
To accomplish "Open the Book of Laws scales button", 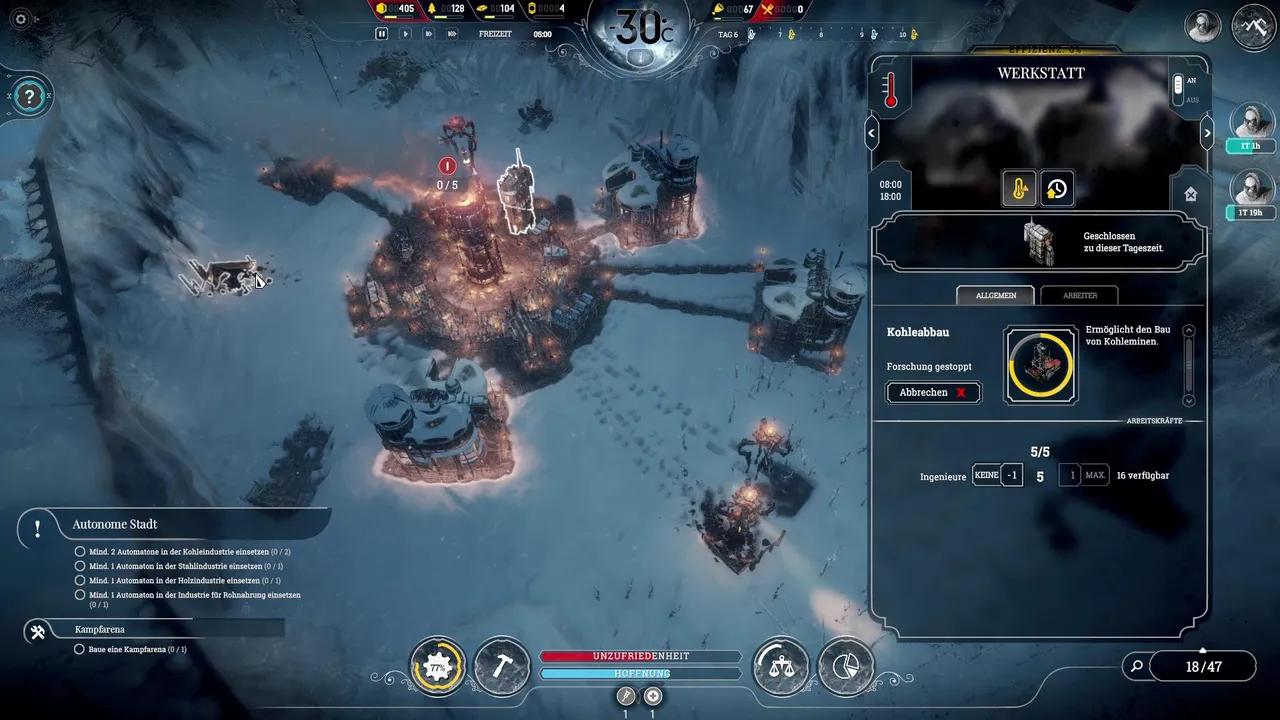I will pyautogui.click(x=780, y=665).
